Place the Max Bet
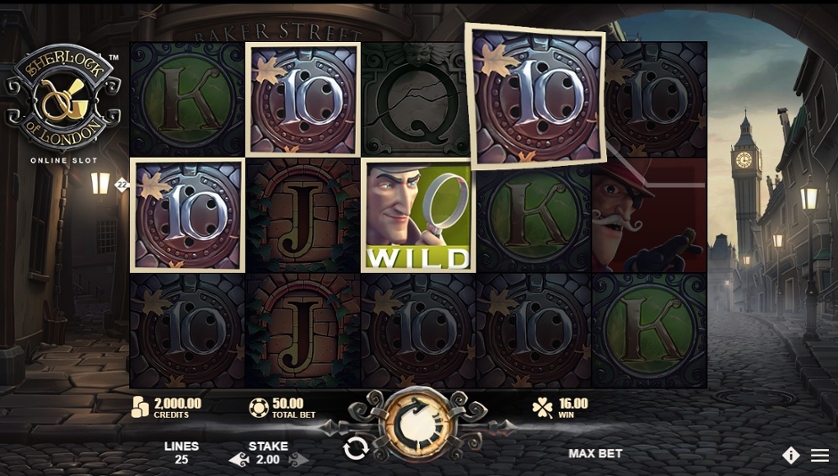Image resolution: width=838 pixels, height=476 pixels. (x=595, y=454)
